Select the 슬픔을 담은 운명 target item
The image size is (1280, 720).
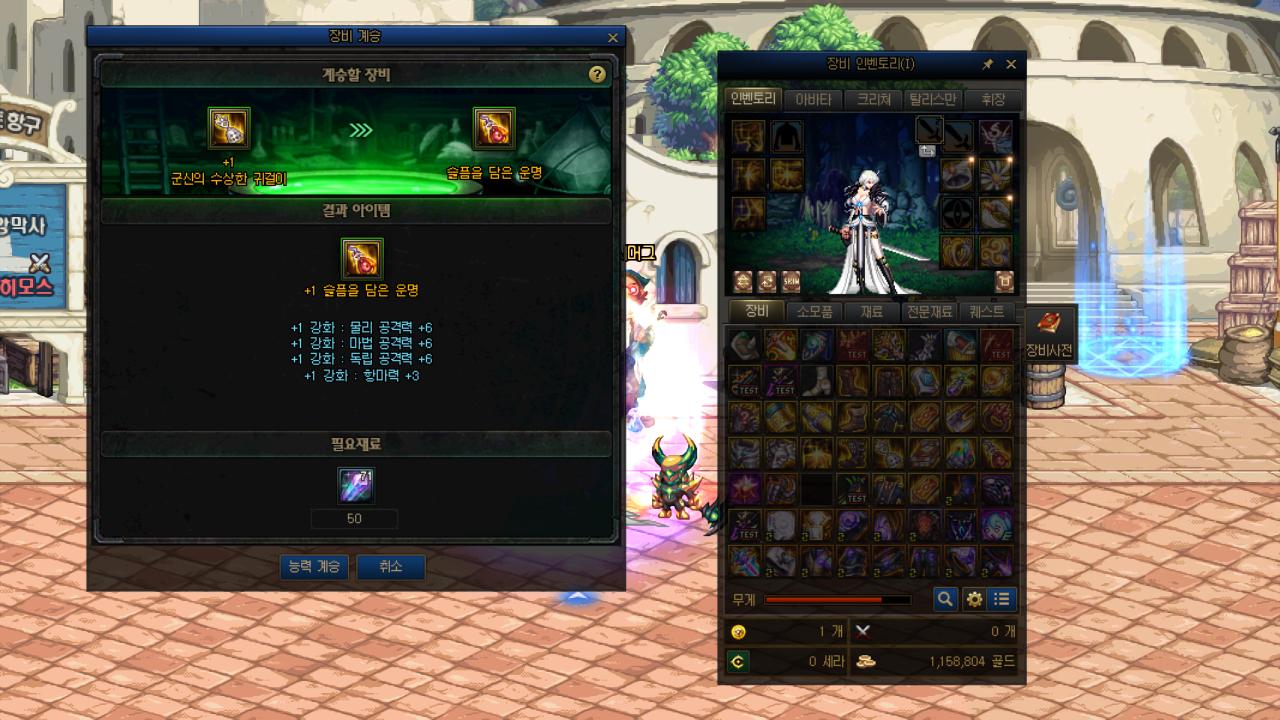tap(494, 129)
